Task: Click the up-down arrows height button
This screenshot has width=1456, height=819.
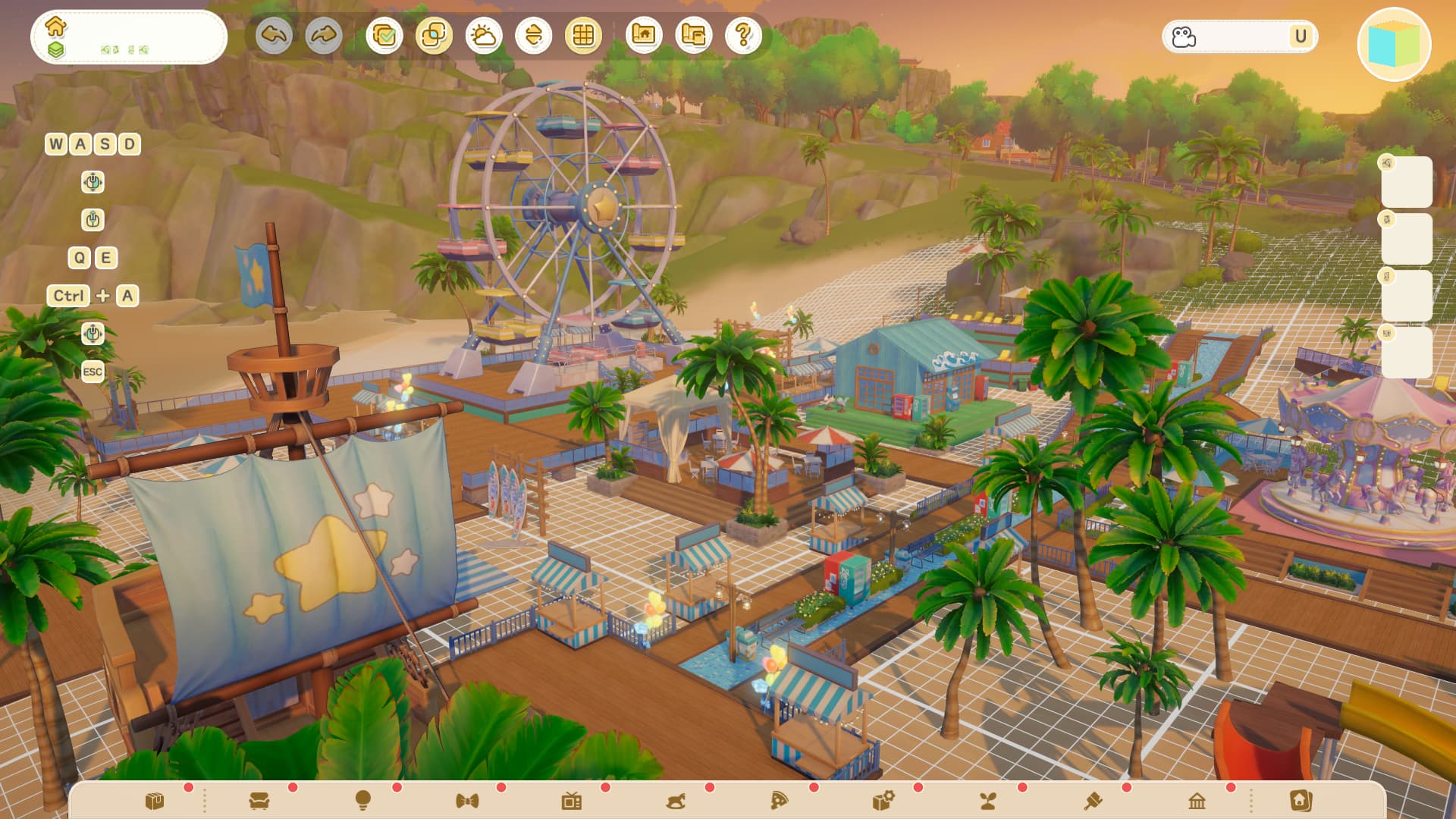Action: tap(534, 36)
